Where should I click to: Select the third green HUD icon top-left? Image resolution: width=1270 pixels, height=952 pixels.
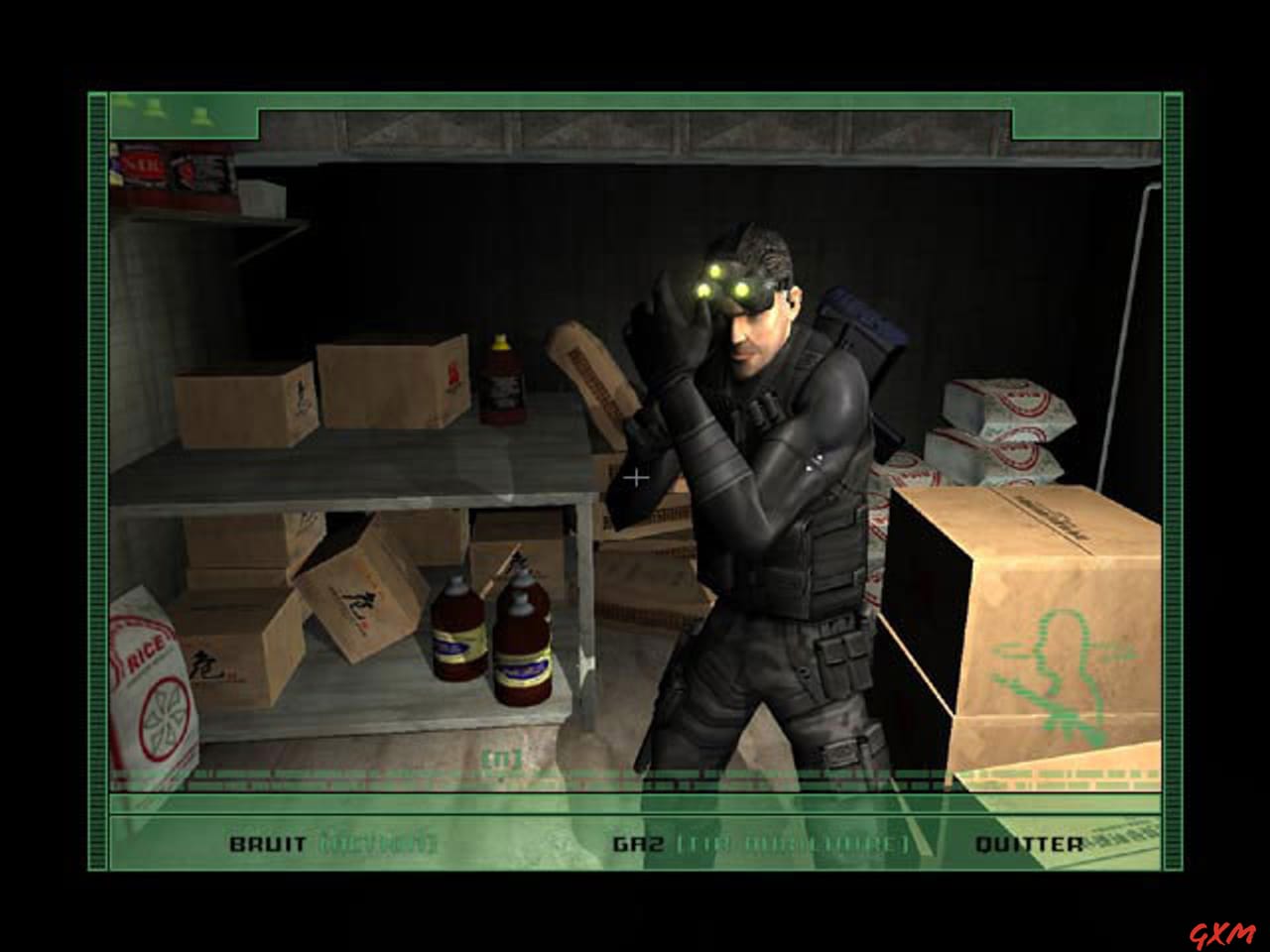click(x=201, y=117)
